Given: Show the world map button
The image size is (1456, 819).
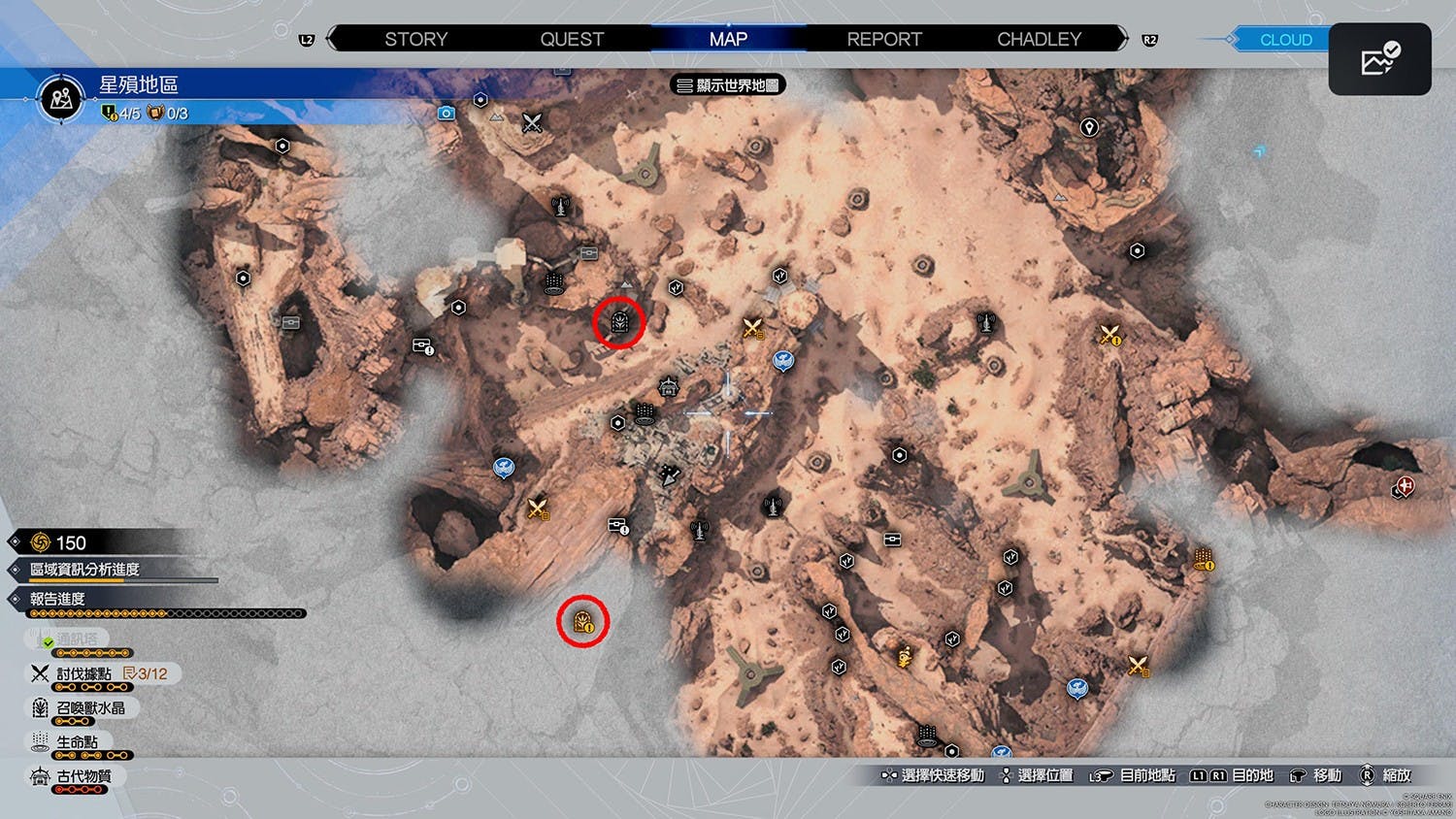Looking at the screenshot, I should [x=728, y=85].
